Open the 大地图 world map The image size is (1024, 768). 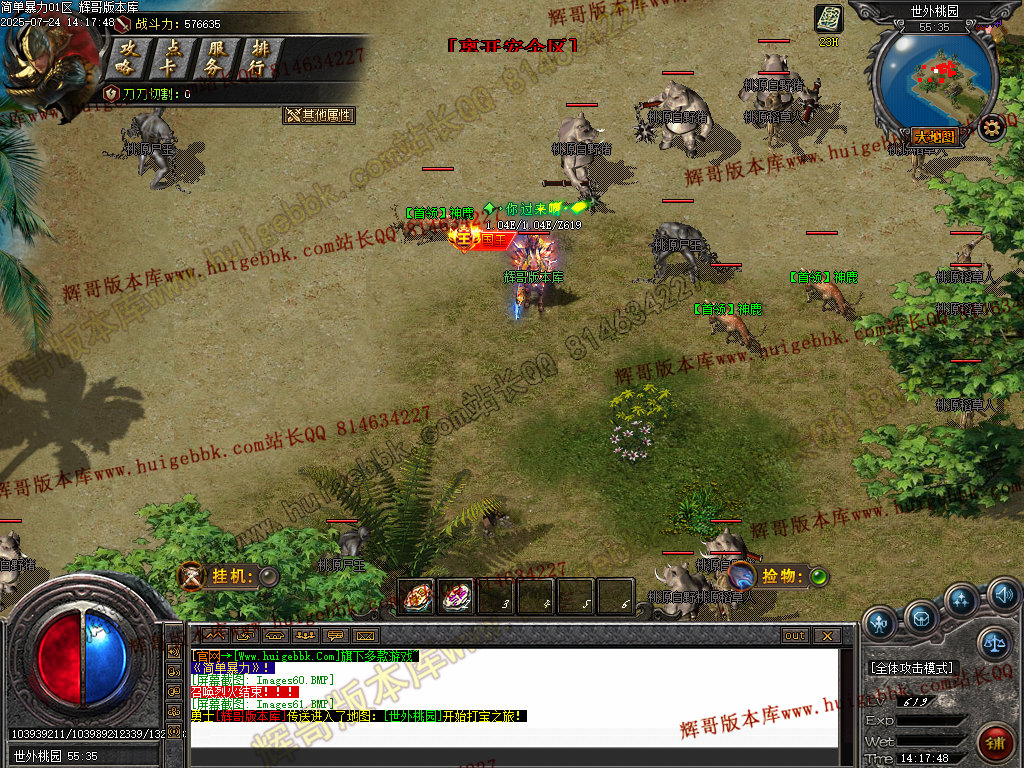pyautogui.click(x=934, y=136)
